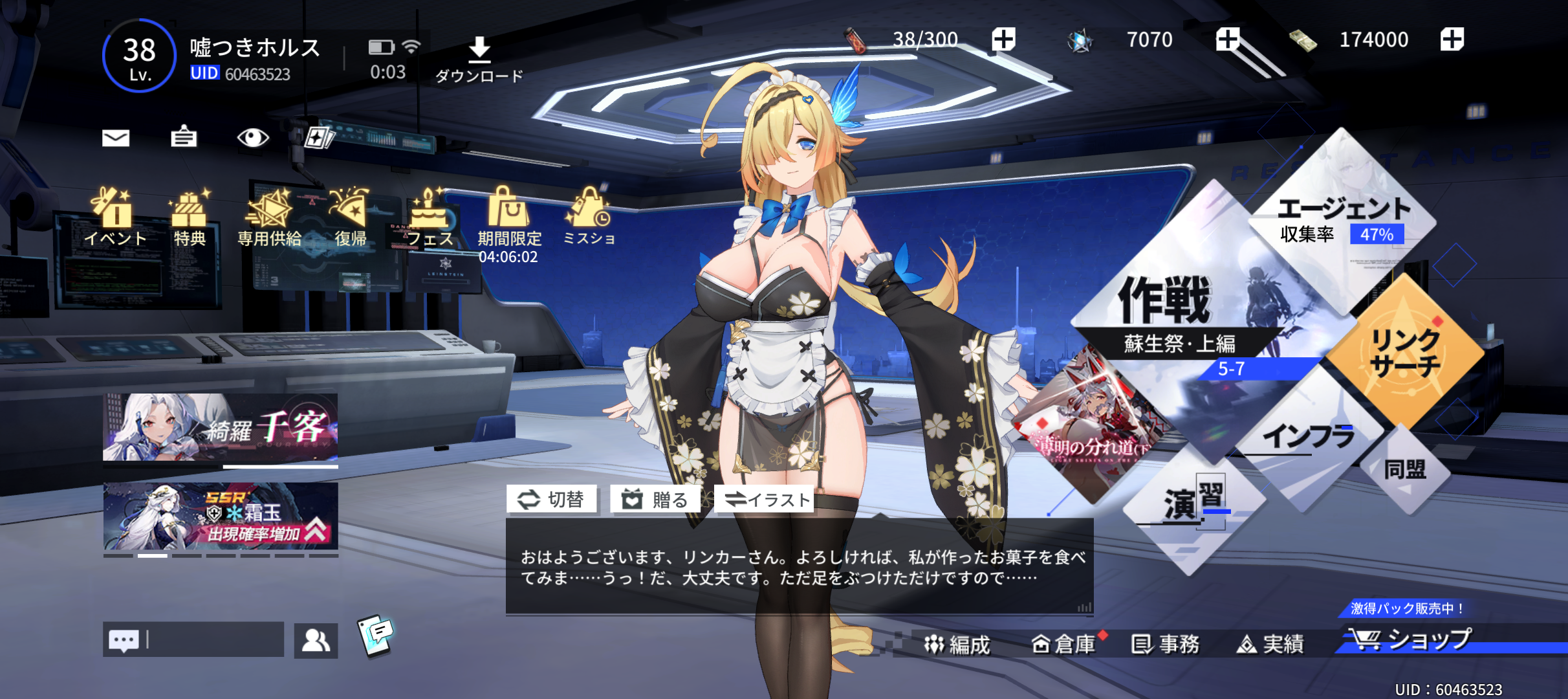Tap the ダウンロード download button
1568x699 pixels.
(479, 60)
